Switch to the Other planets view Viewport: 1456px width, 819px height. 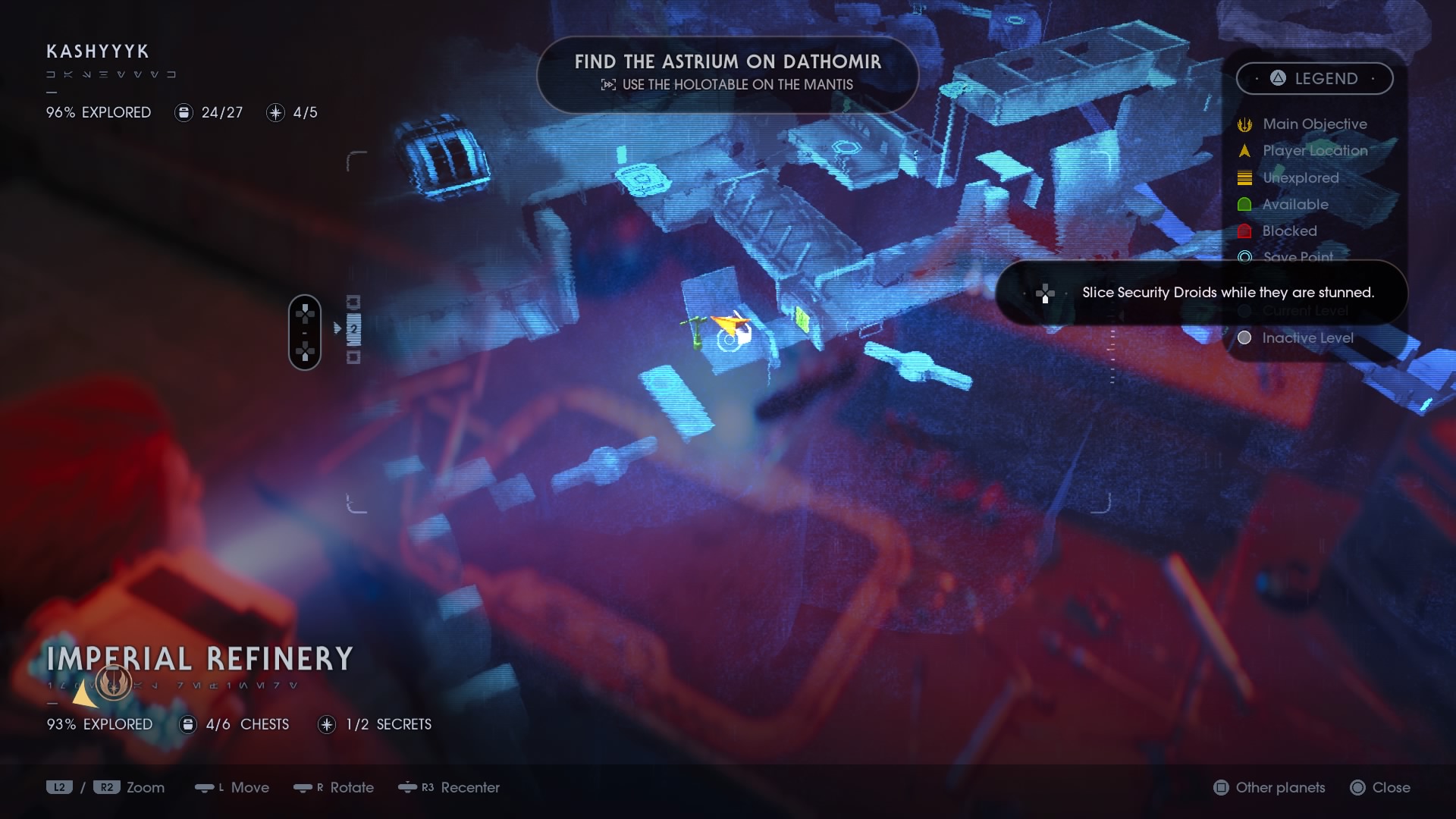coord(1269,788)
